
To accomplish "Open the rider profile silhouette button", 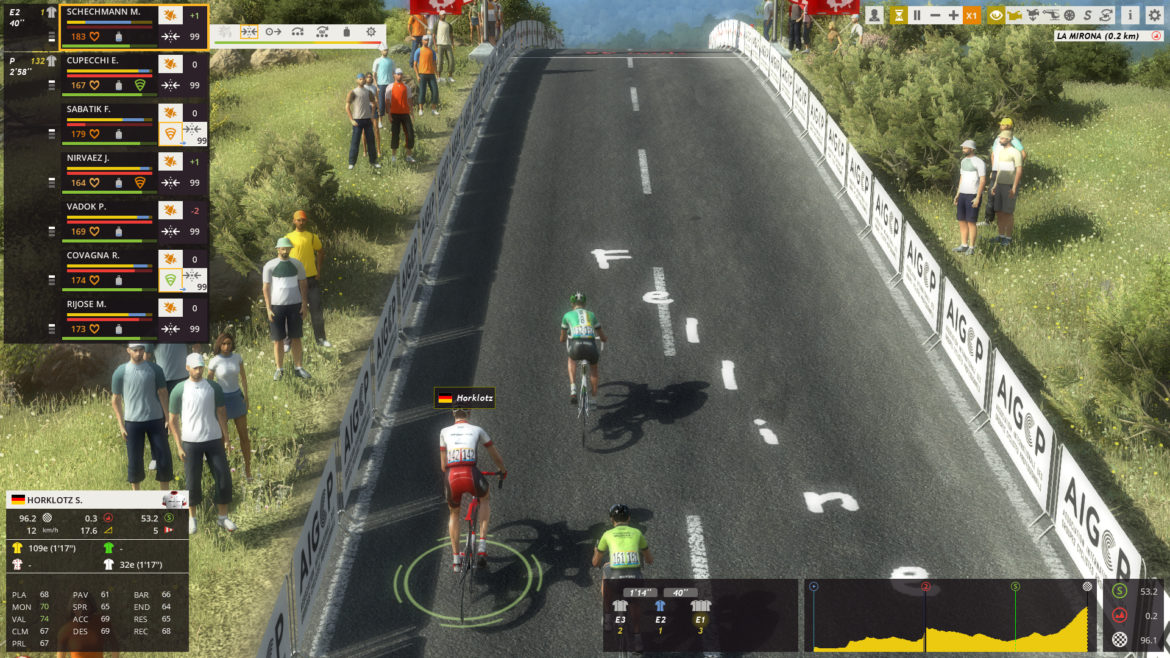I will coord(875,15).
